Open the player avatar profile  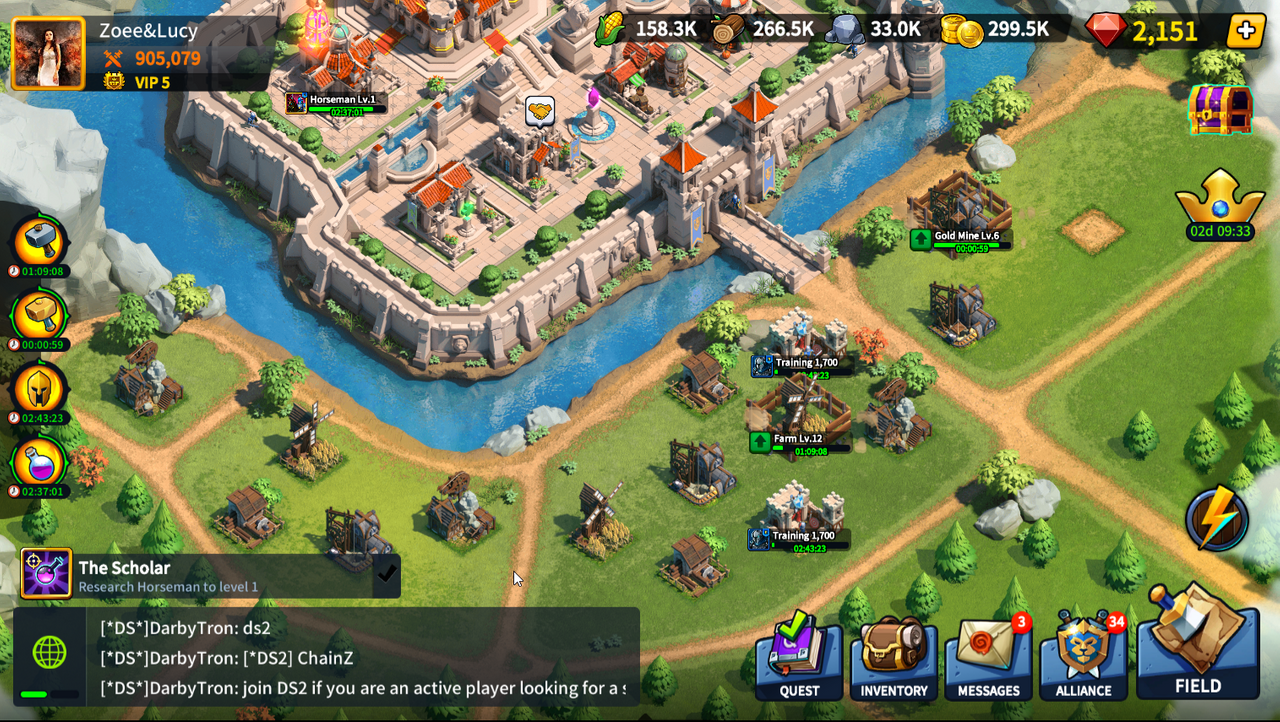coord(48,54)
